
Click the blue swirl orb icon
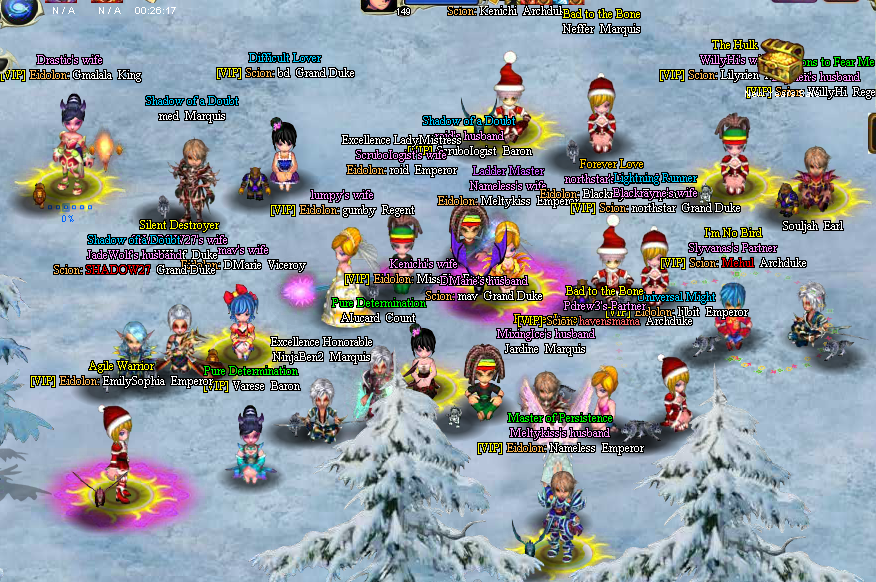[18, 8]
